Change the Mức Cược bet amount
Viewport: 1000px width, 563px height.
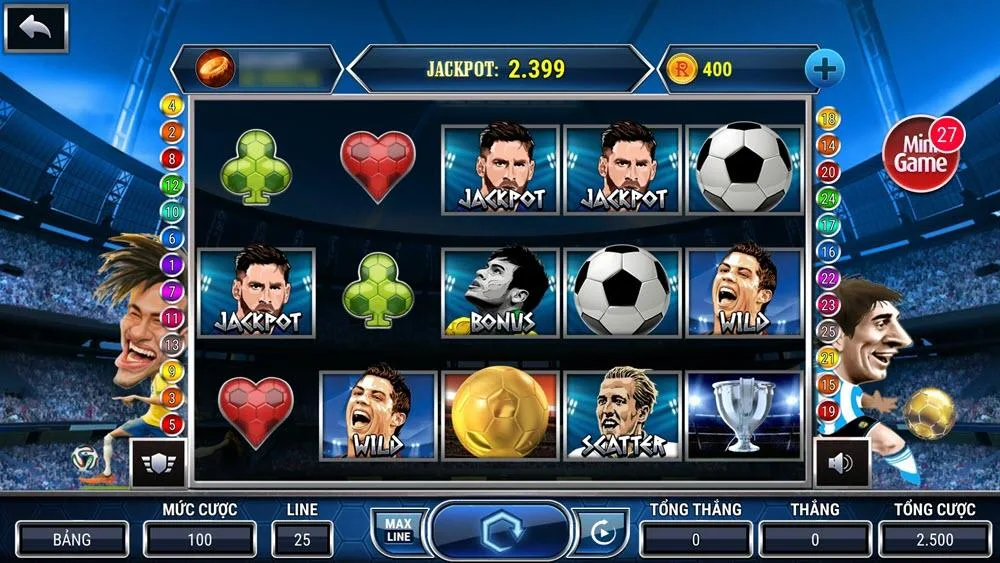click(x=199, y=539)
